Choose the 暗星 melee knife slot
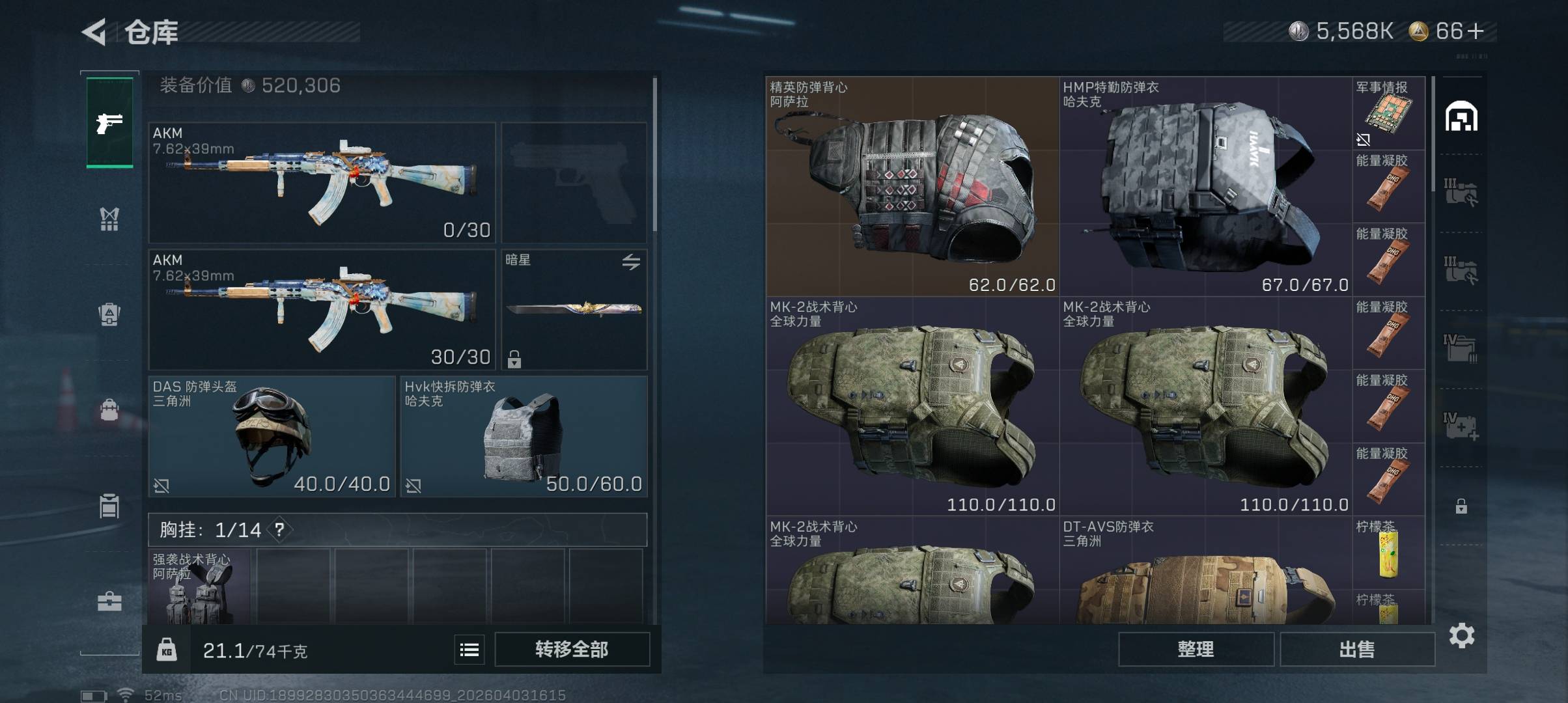The height and width of the screenshot is (703, 1568). 574,310
